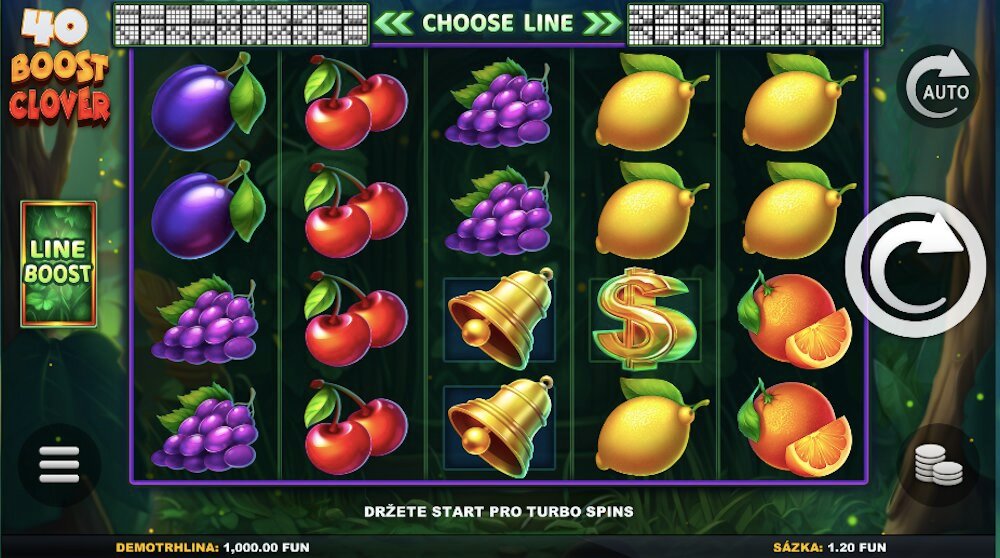Choose the next line with right arrows
The image size is (1000, 558).
[602, 23]
